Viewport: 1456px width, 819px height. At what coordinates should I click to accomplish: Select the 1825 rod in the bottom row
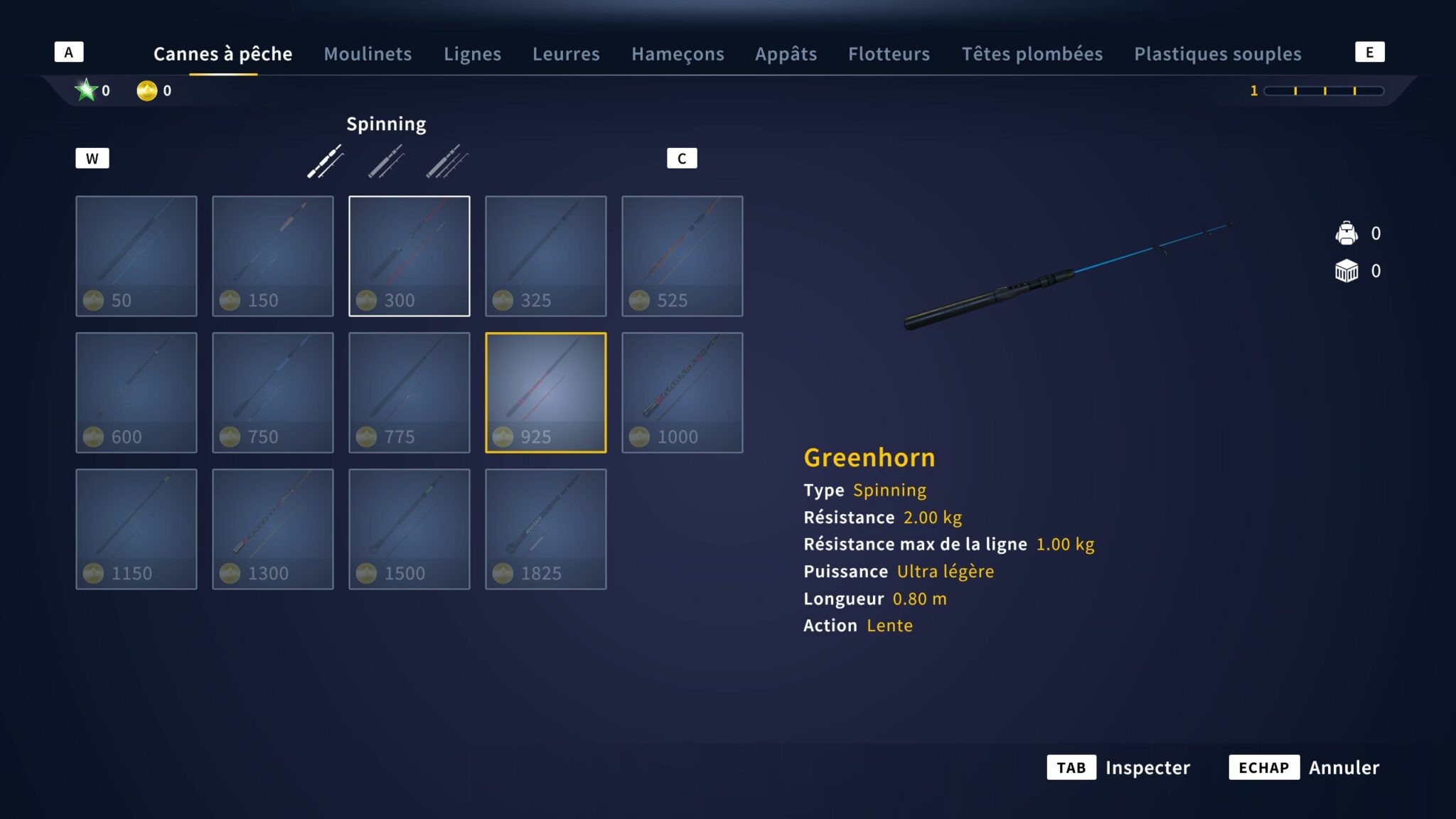tap(545, 528)
